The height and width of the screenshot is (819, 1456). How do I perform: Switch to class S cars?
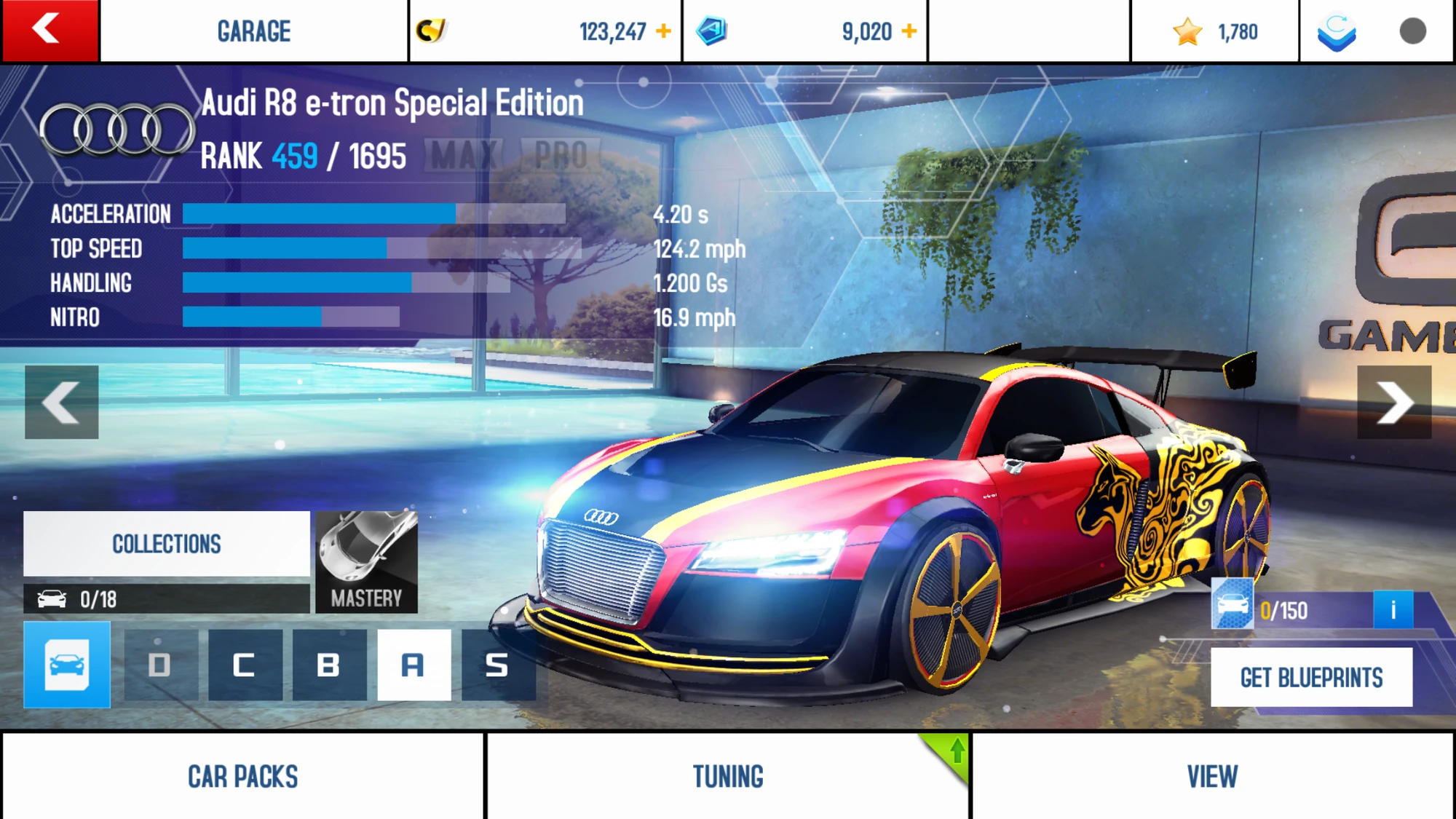(x=498, y=665)
